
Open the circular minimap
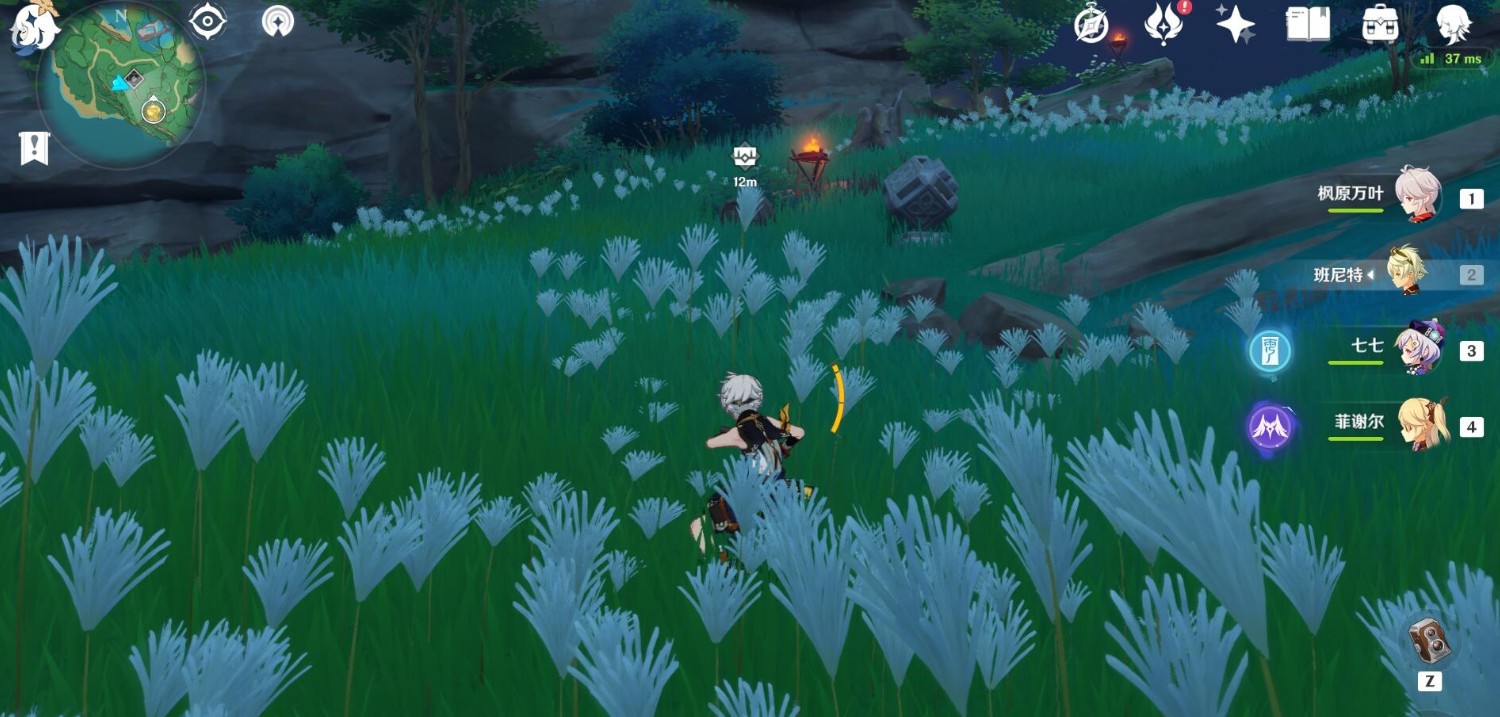(x=121, y=84)
